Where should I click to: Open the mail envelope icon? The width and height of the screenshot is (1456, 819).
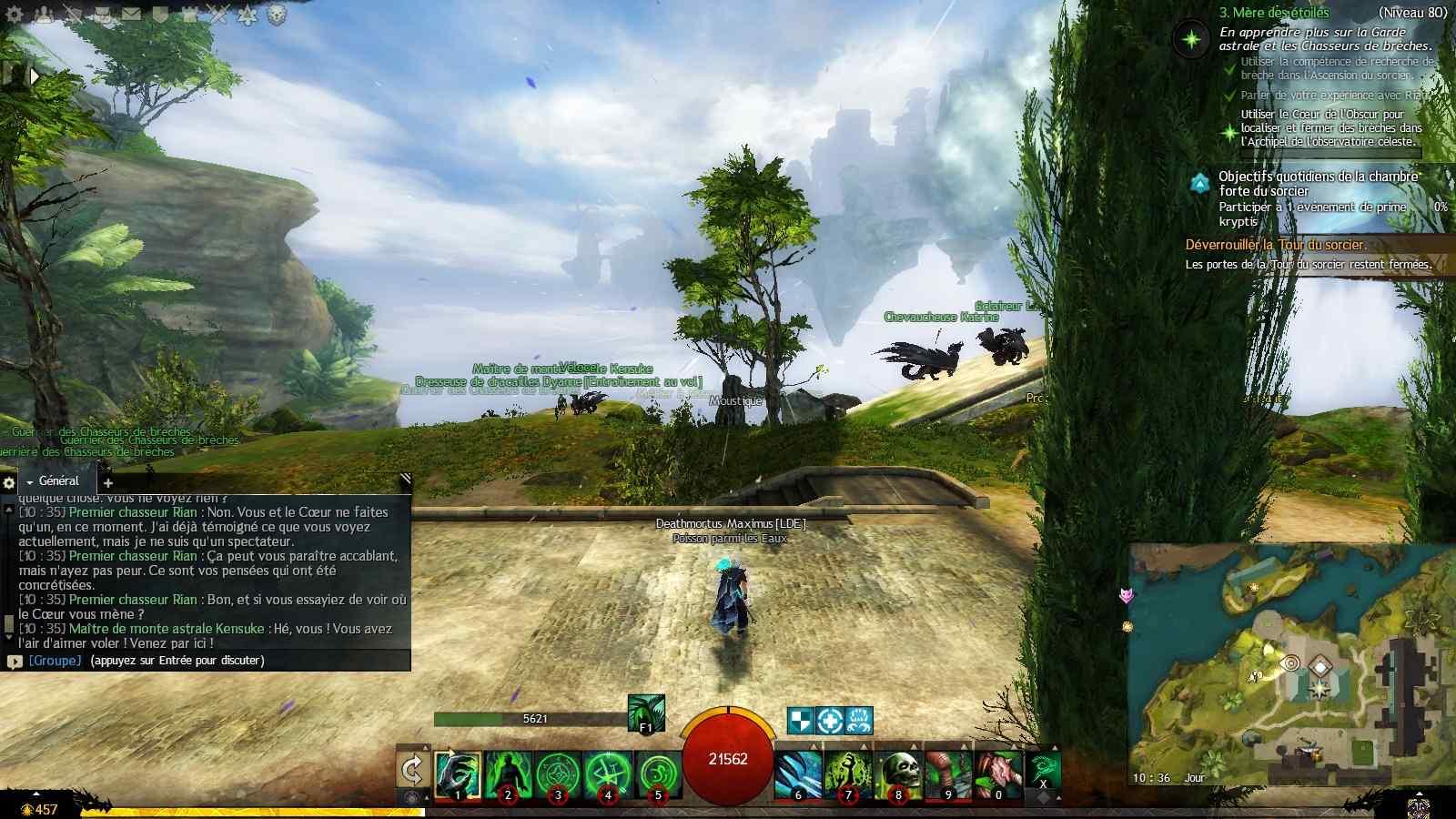(x=131, y=14)
